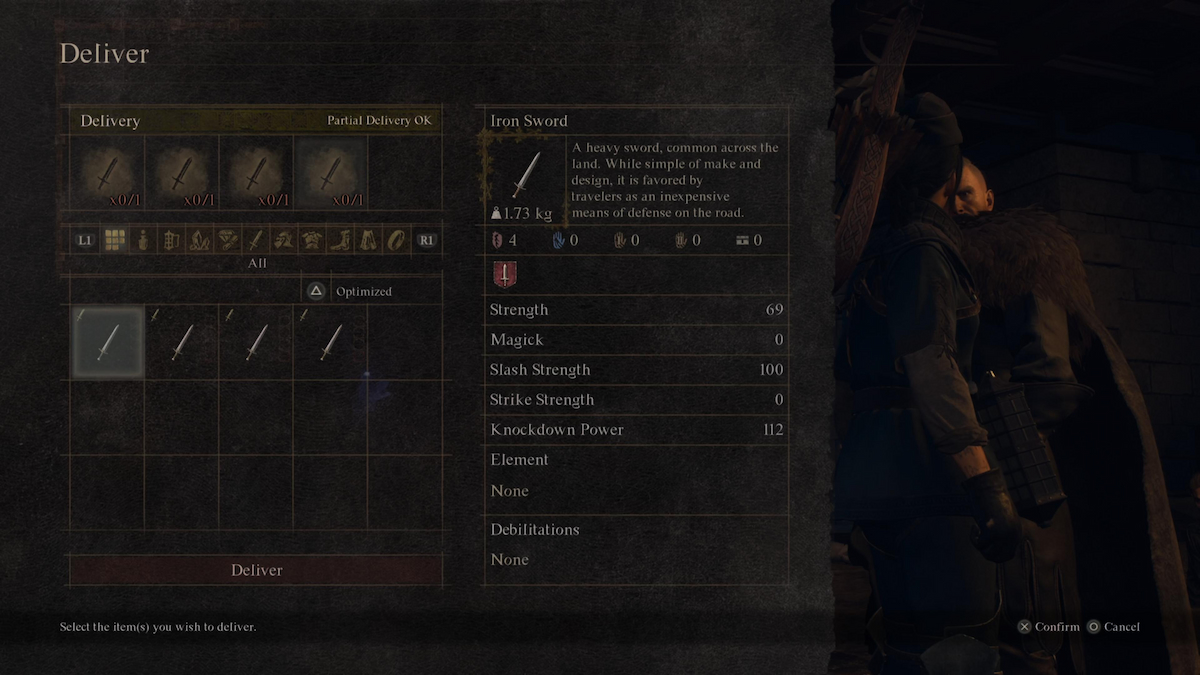The width and height of the screenshot is (1200, 675).
Task: Open the cloak category tab
Action: pyautogui.click(x=369, y=240)
